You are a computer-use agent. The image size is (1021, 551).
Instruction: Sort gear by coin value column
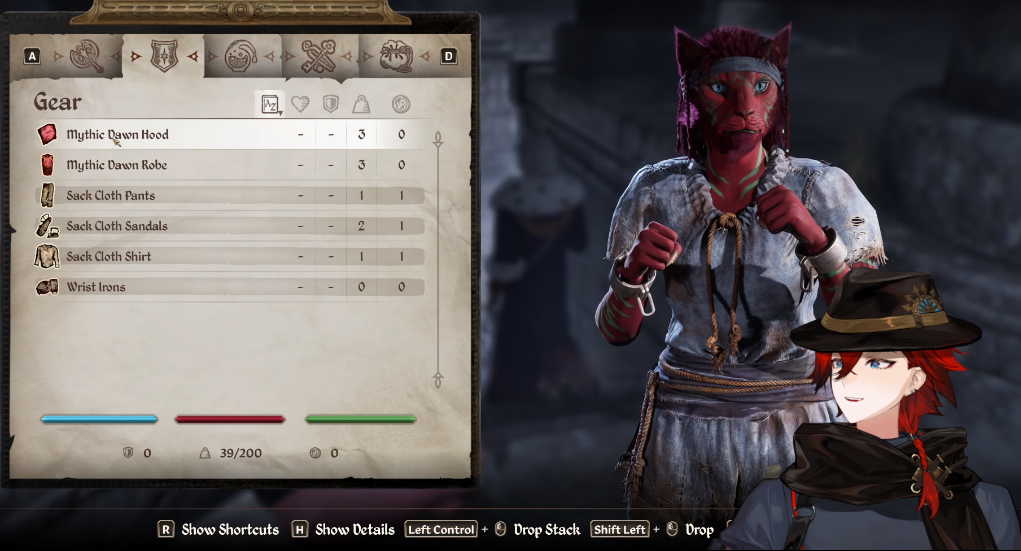(x=401, y=104)
